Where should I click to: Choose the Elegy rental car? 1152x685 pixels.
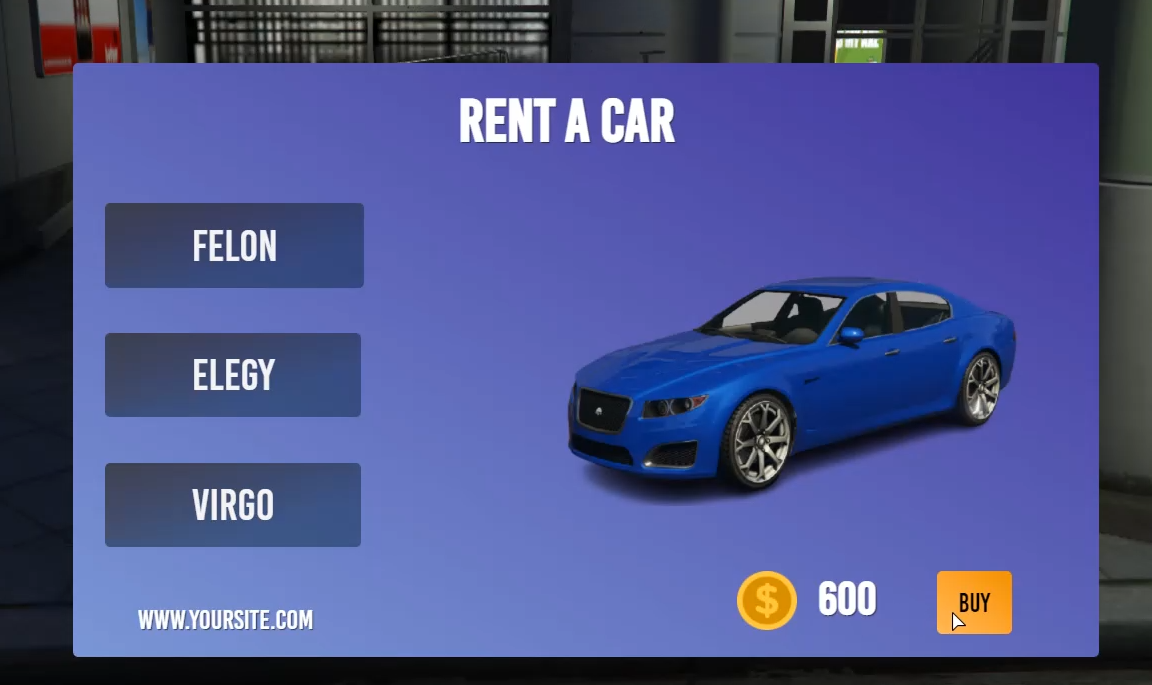(x=233, y=375)
